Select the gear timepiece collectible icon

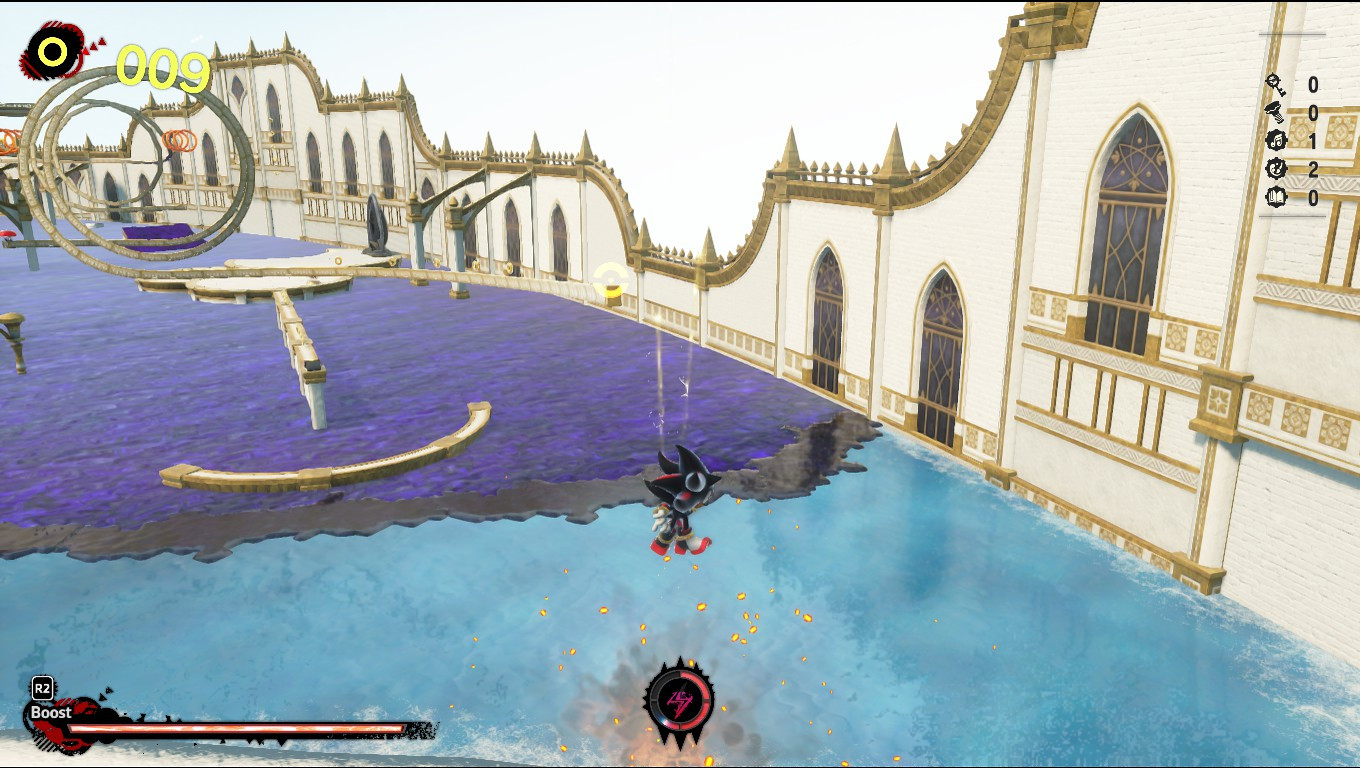pyautogui.click(x=1275, y=168)
